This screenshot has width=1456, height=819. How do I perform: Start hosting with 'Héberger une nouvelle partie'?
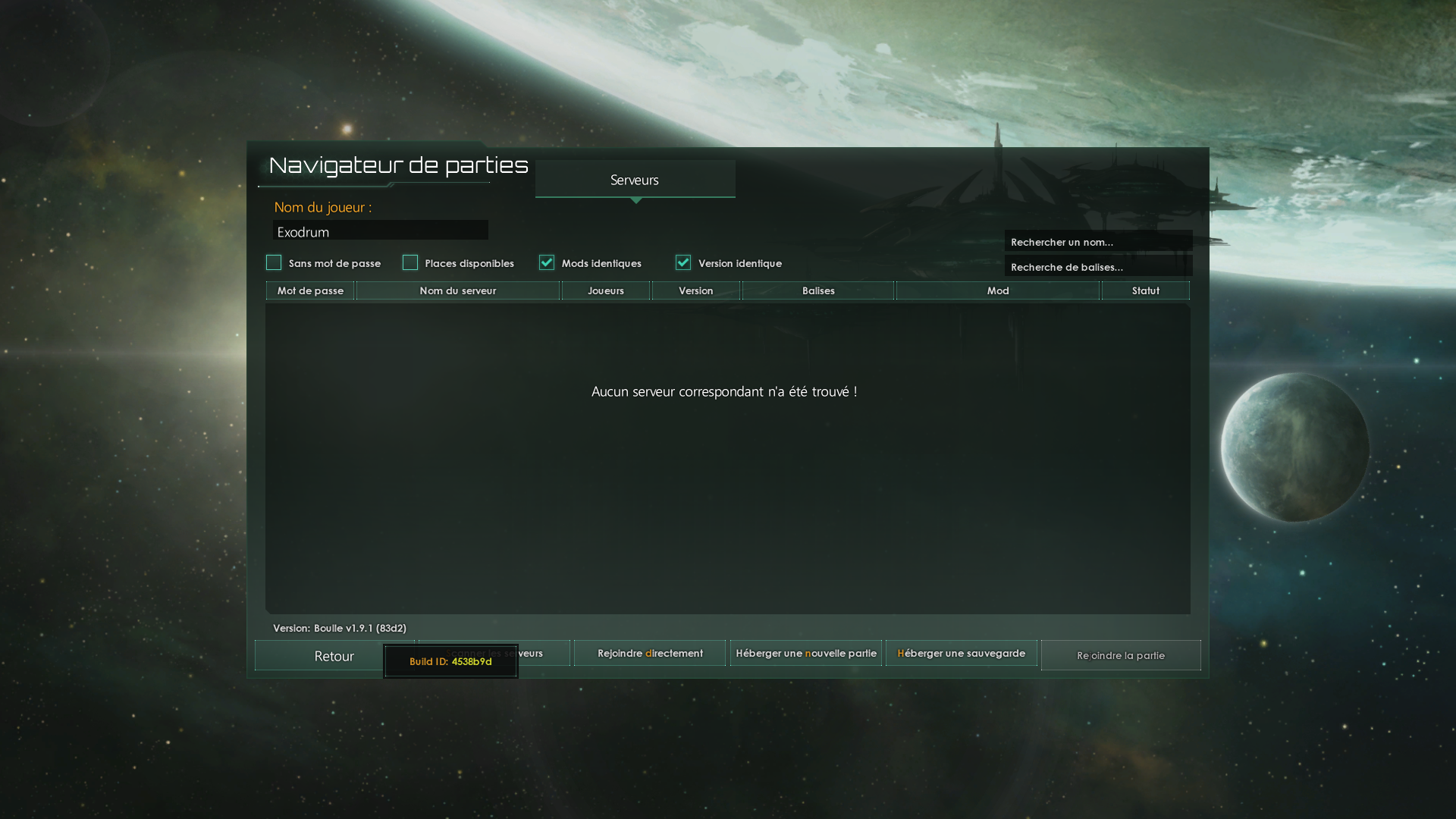pyautogui.click(x=805, y=653)
